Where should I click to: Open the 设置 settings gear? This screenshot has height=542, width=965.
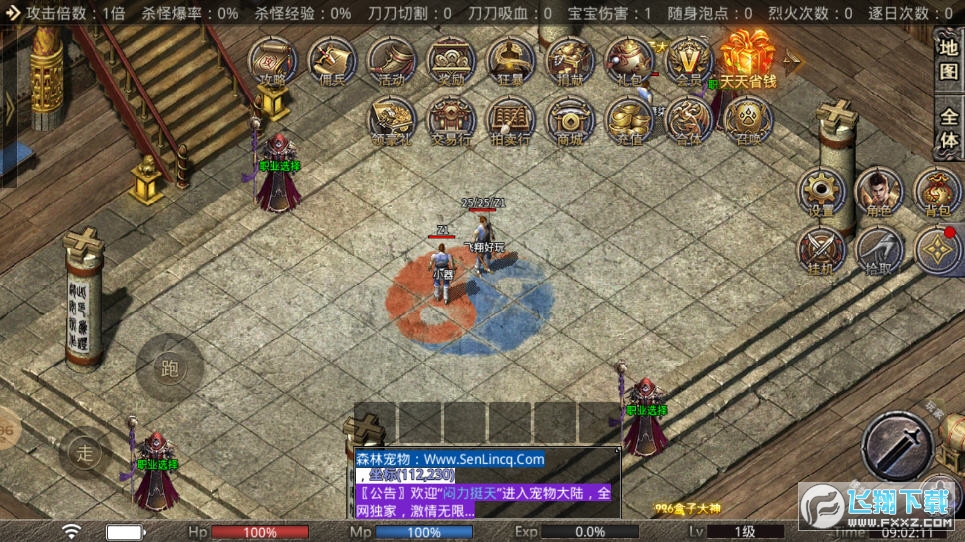click(822, 192)
